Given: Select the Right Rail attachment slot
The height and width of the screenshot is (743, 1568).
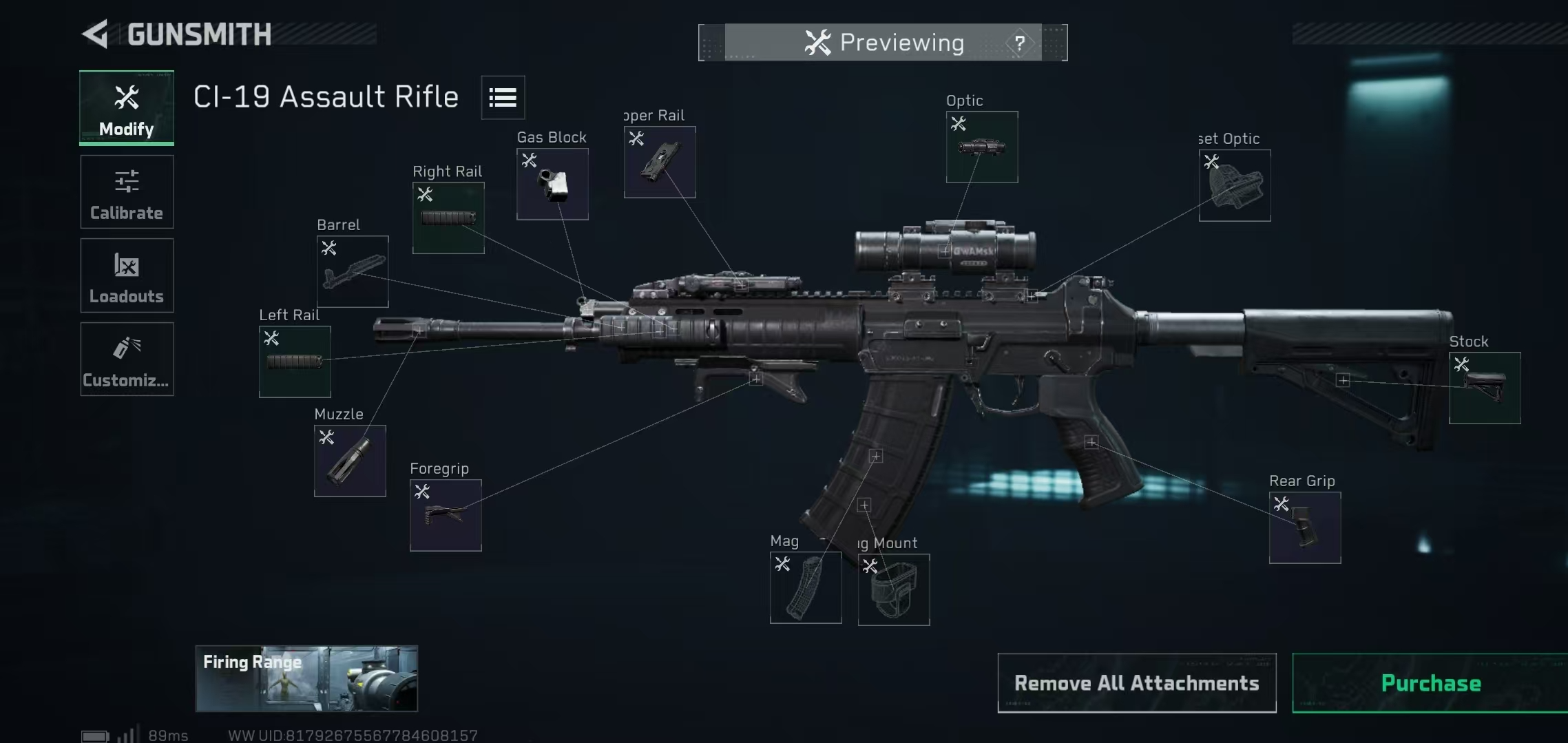Looking at the screenshot, I should coord(448,218).
